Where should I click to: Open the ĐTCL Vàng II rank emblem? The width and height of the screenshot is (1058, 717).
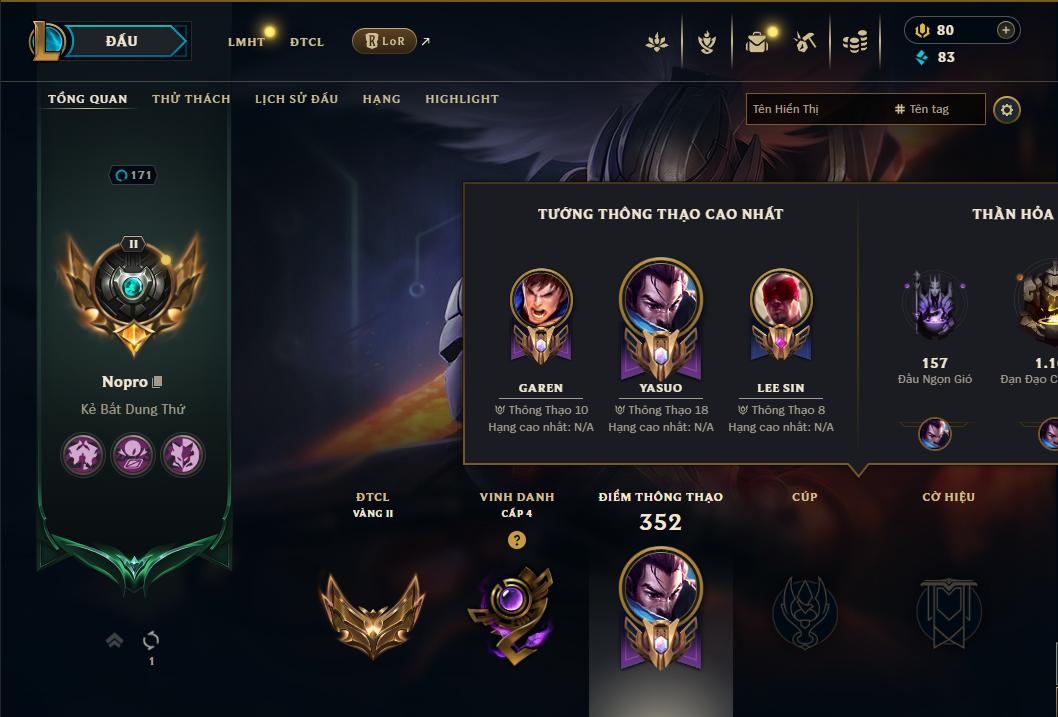point(372,611)
